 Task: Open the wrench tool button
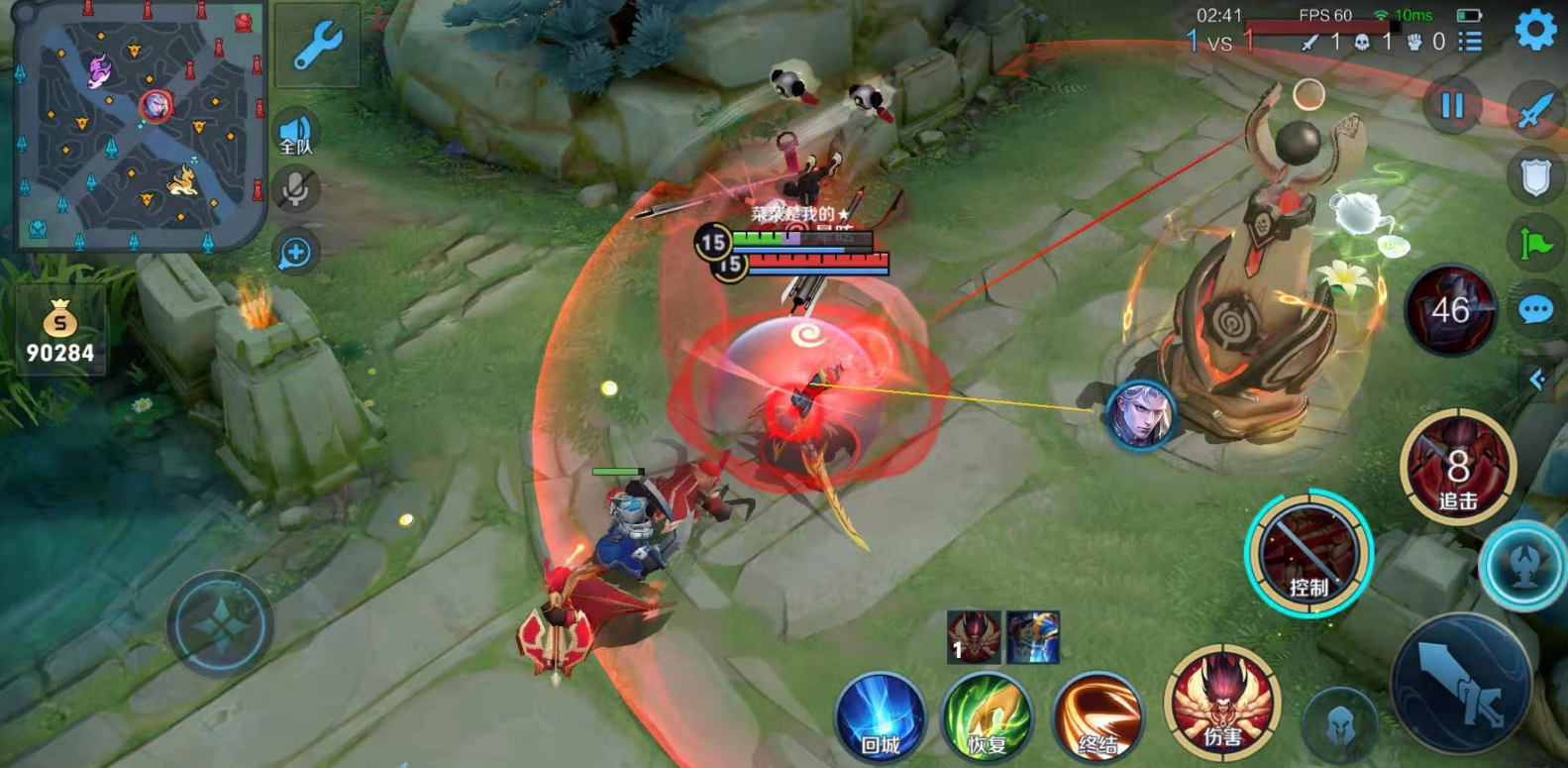click(x=317, y=46)
